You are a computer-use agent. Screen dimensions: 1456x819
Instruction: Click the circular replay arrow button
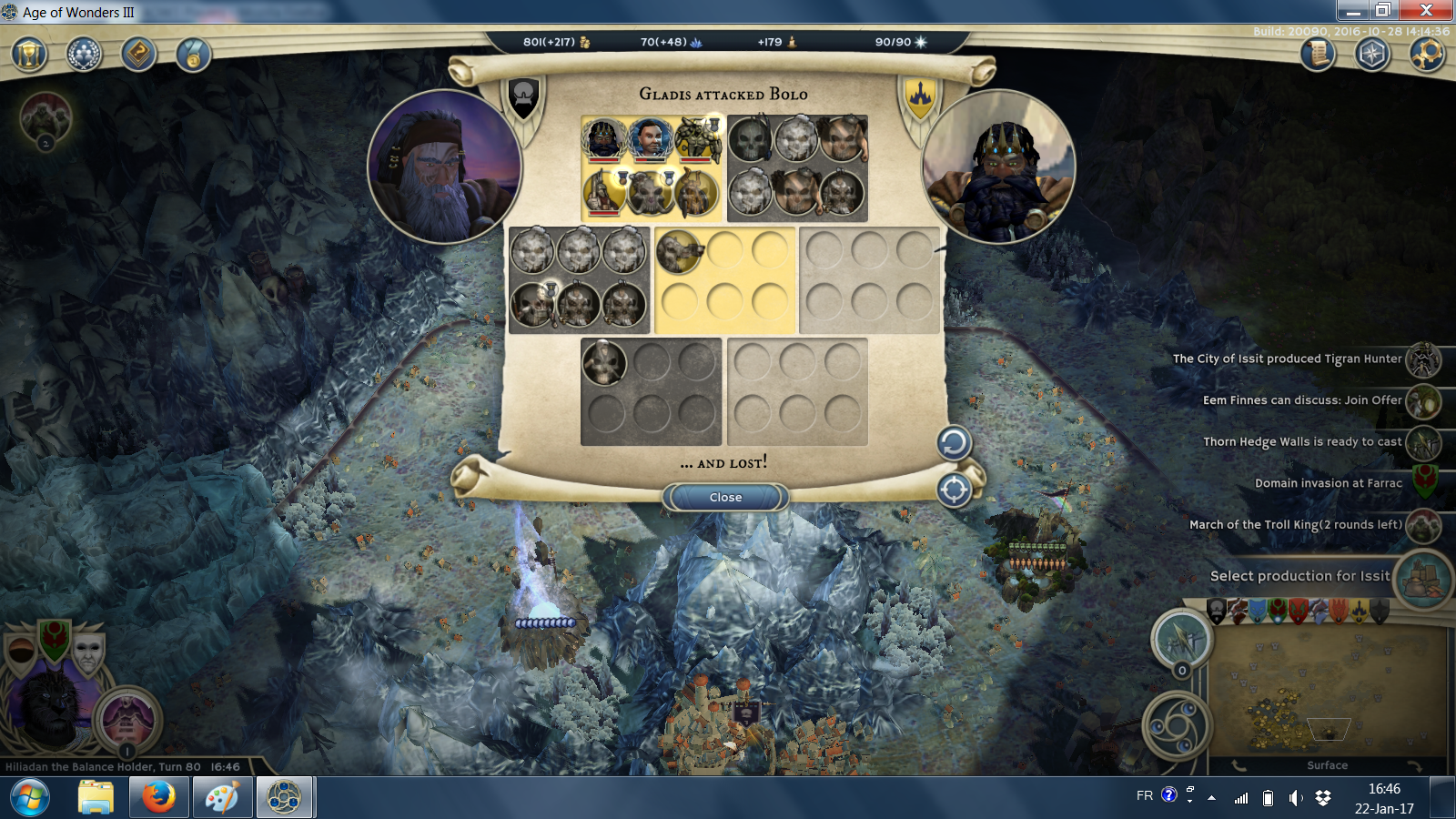coord(954,443)
